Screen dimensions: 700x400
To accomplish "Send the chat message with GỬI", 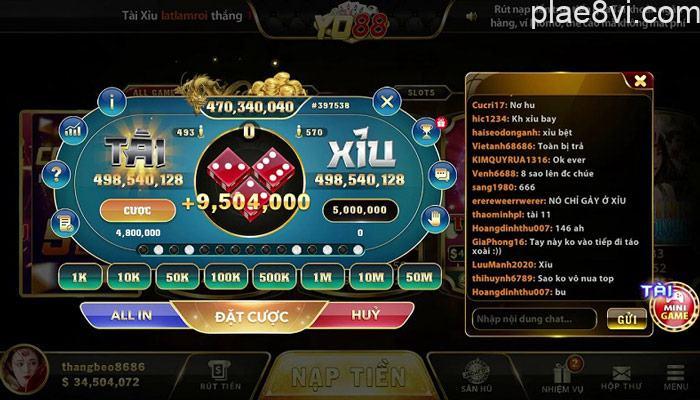I will click(626, 319).
